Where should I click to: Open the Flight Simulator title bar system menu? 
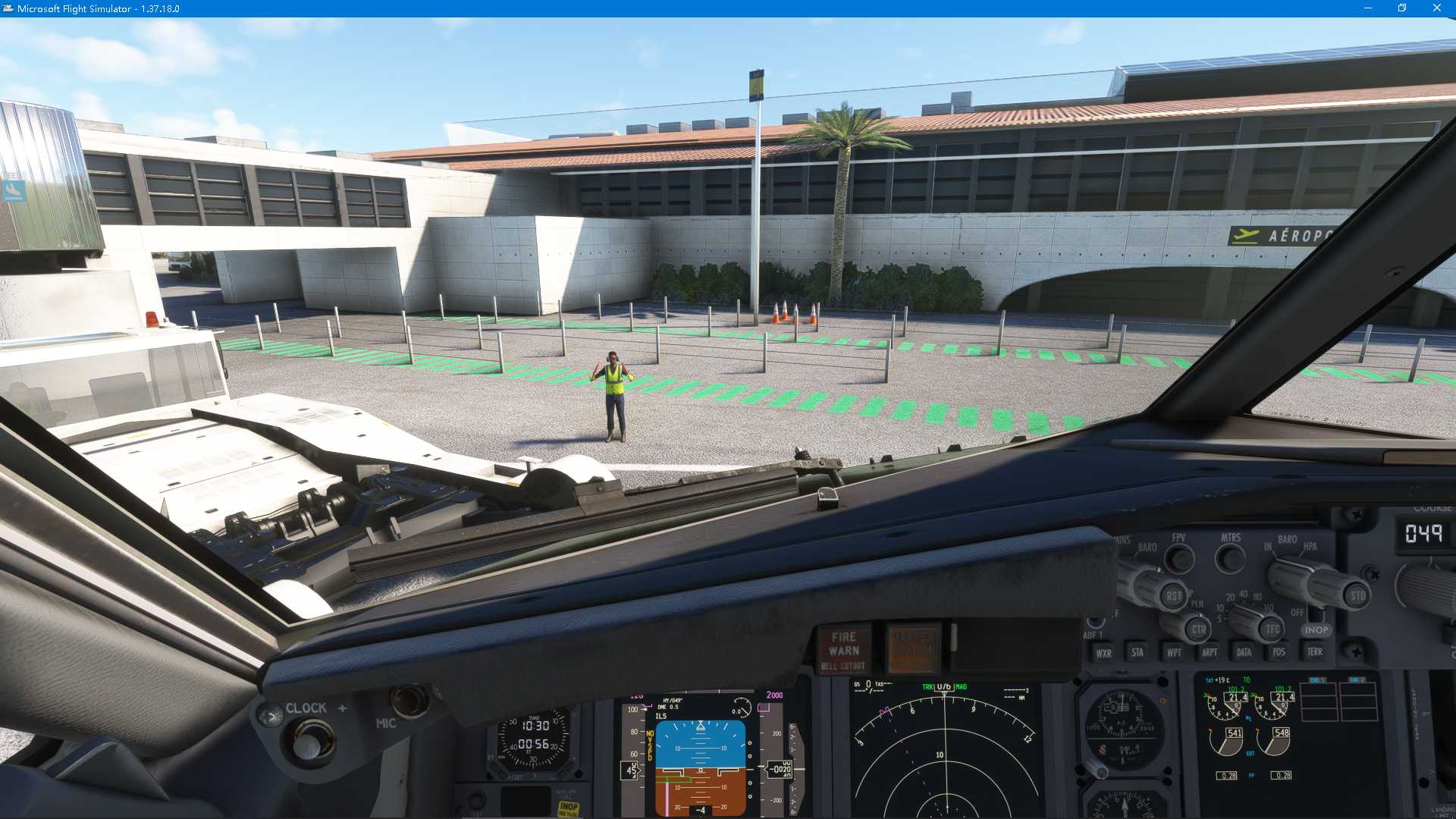pyautogui.click(x=8, y=8)
